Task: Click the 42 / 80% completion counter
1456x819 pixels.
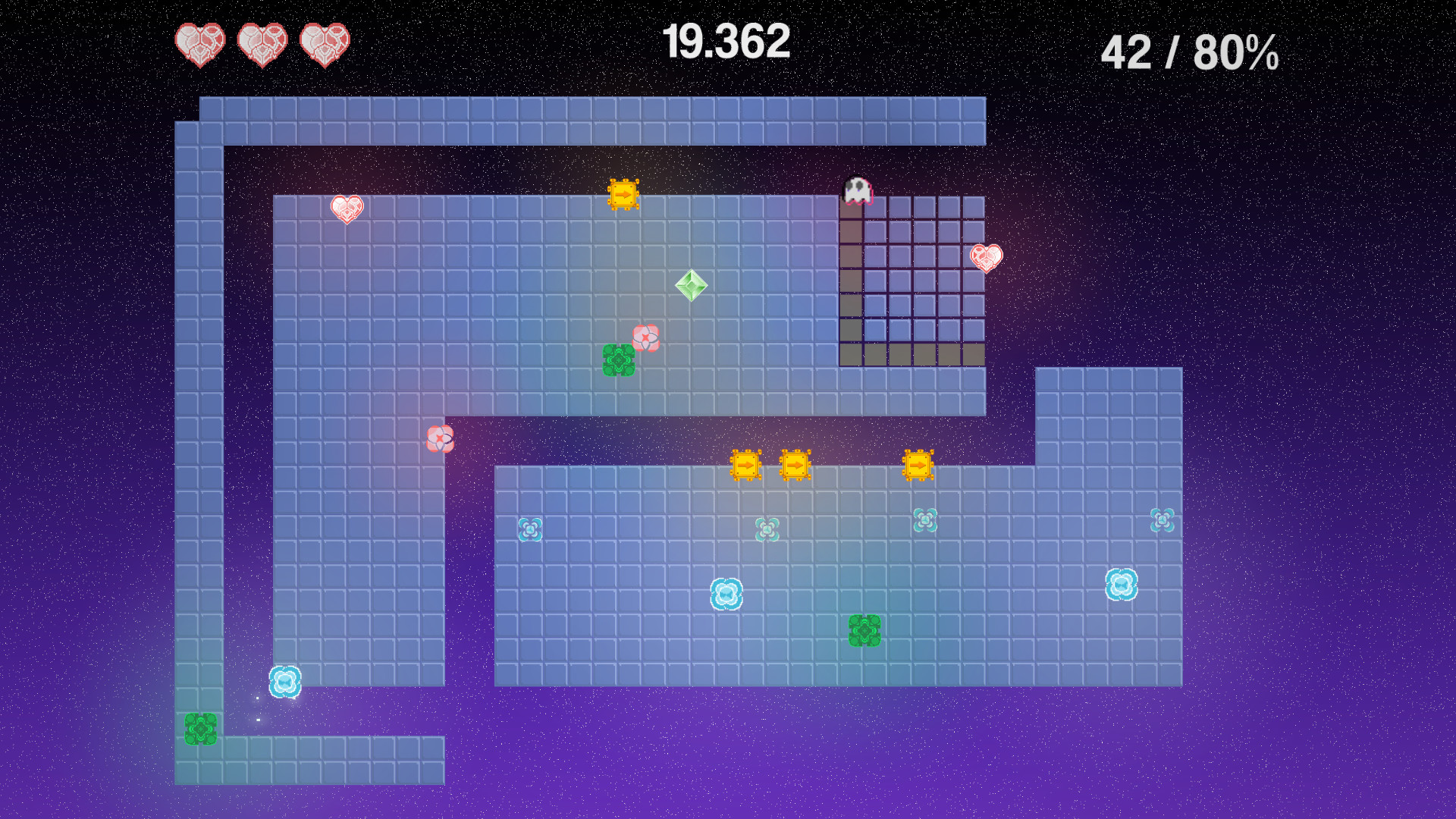Action: (1188, 53)
